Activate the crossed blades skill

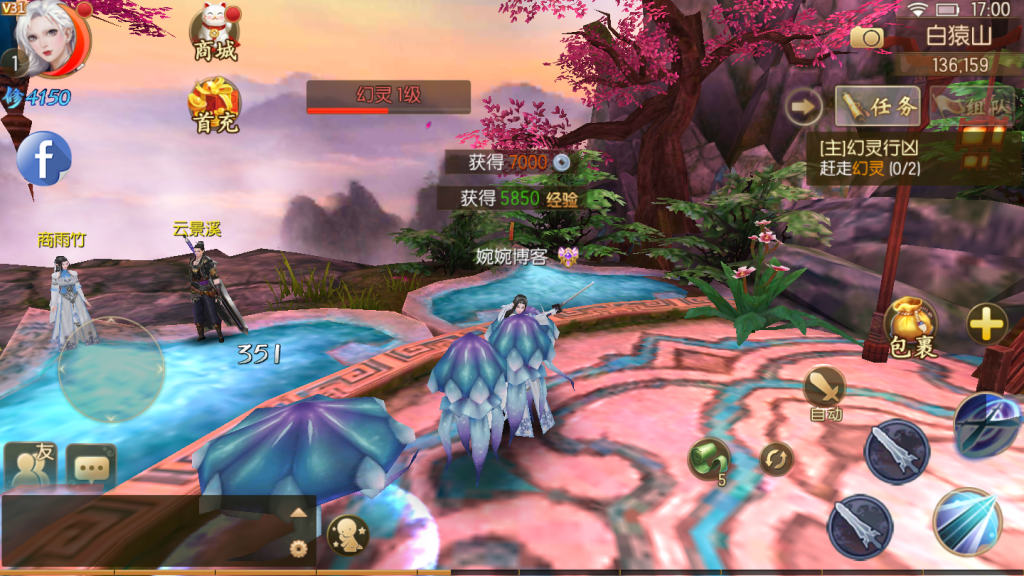click(x=988, y=425)
